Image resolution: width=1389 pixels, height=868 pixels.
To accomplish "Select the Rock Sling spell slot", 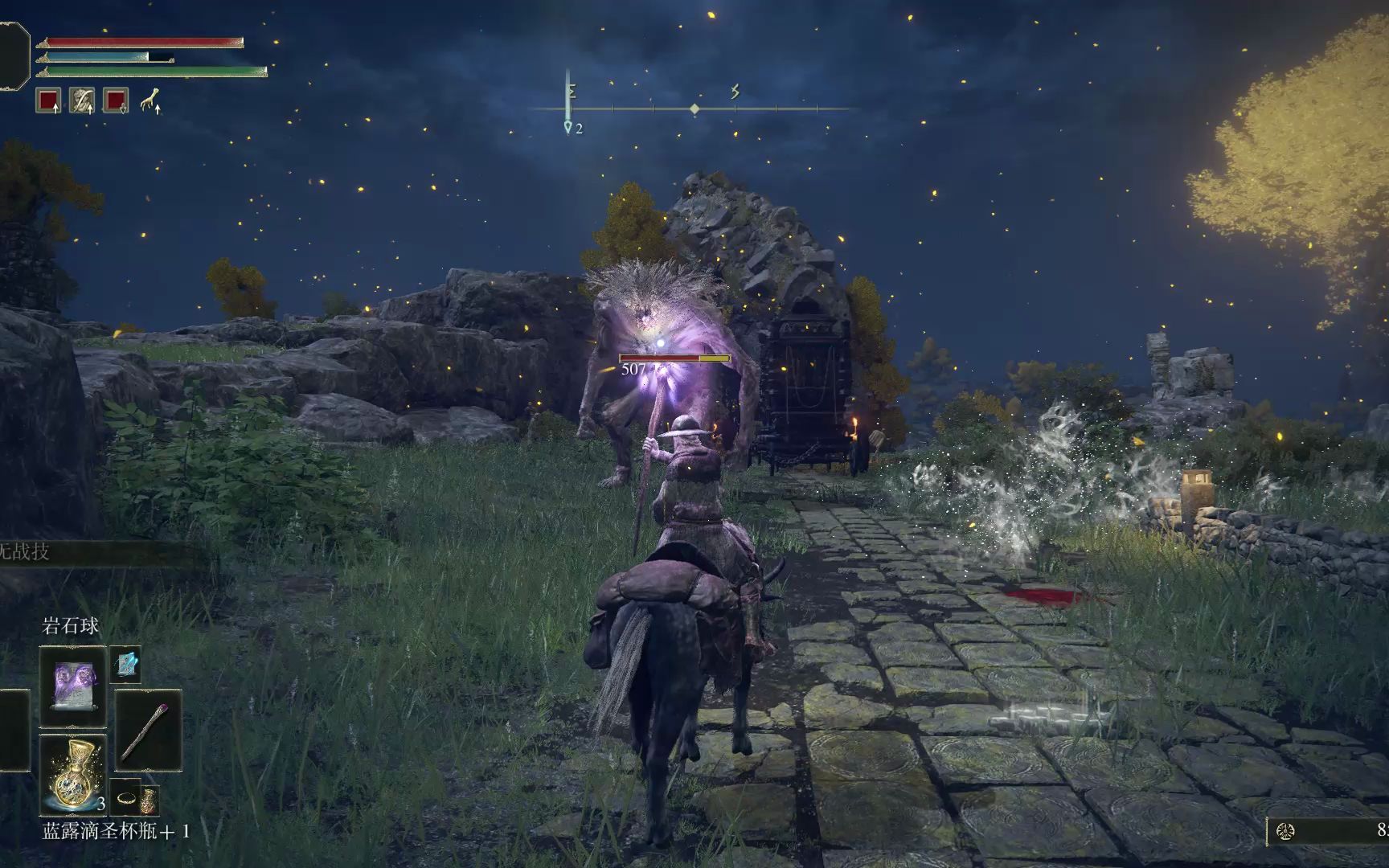I will (x=72, y=687).
